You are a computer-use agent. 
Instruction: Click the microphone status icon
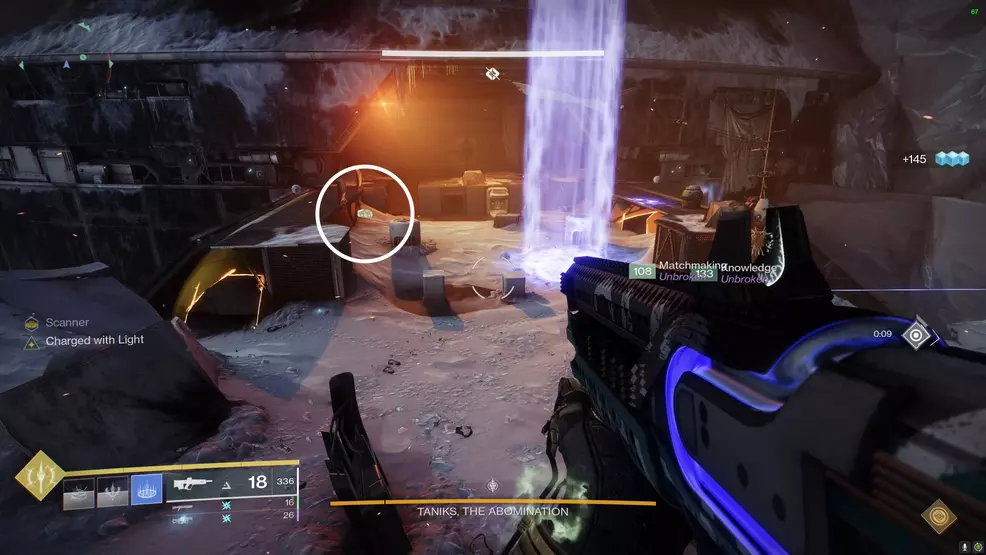pyautogui.click(x=964, y=547)
